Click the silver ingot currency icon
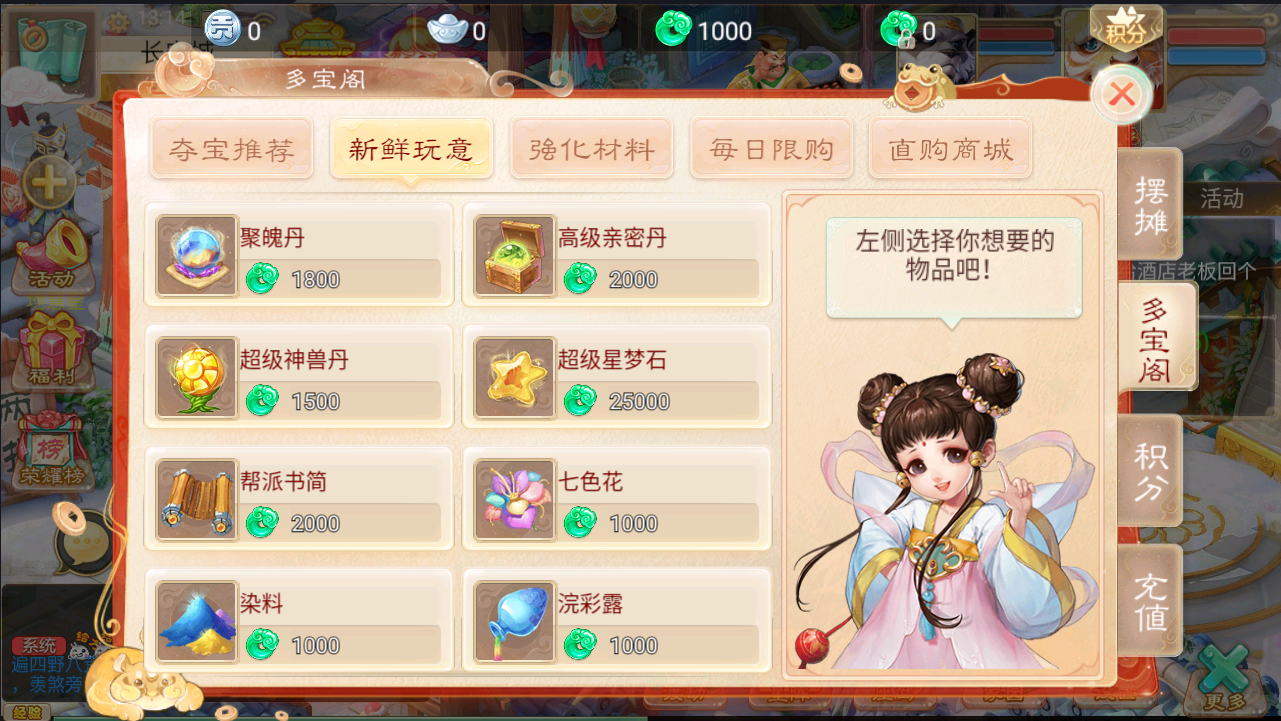This screenshot has width=1281, height=721. tap(446, 29)
